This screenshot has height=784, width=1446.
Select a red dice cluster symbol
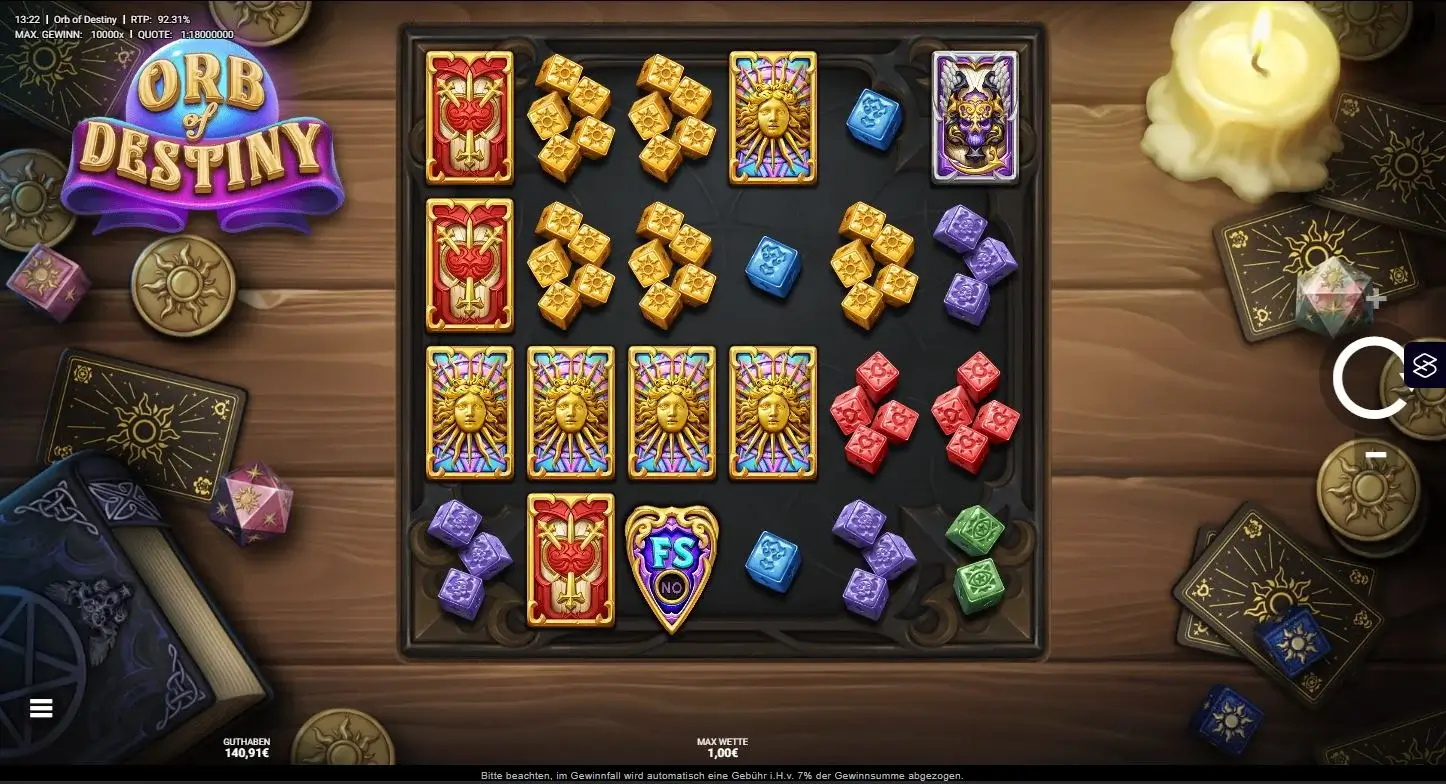click(871, 417)
